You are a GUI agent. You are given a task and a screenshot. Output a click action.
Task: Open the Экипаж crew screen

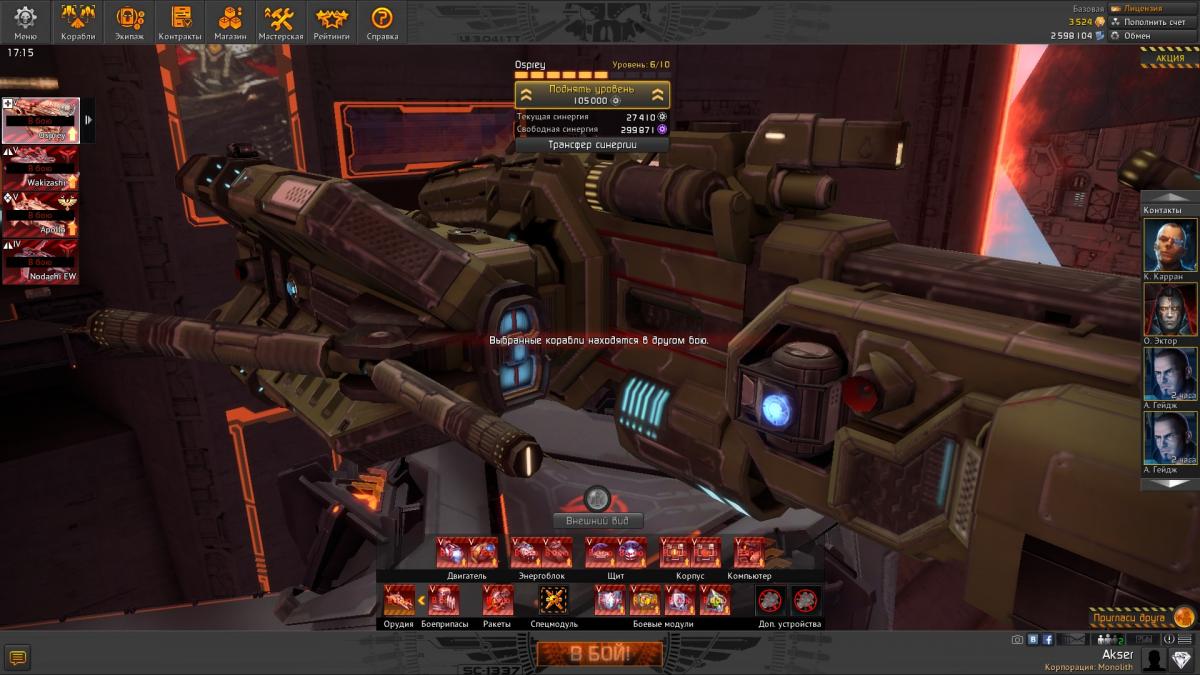point(130,22)
